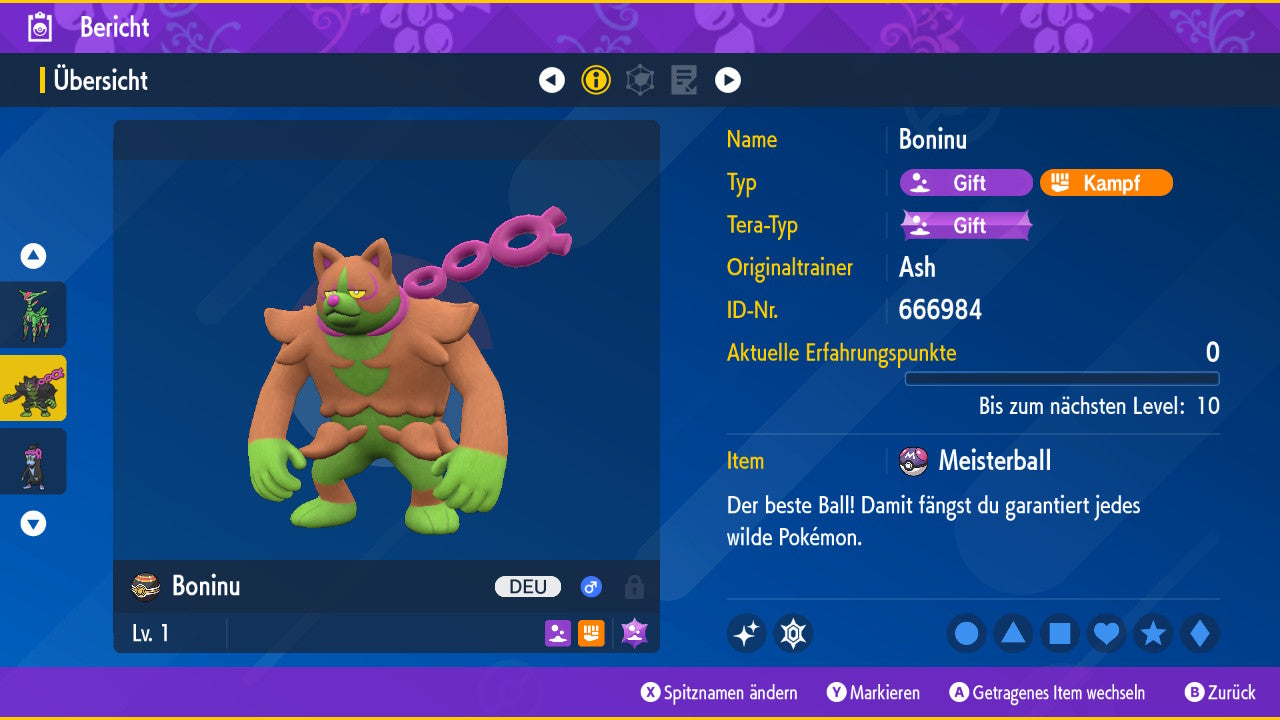Screen dimensions: 1280x720
Task: Toggle the star marking
Action: point(1153,634)
